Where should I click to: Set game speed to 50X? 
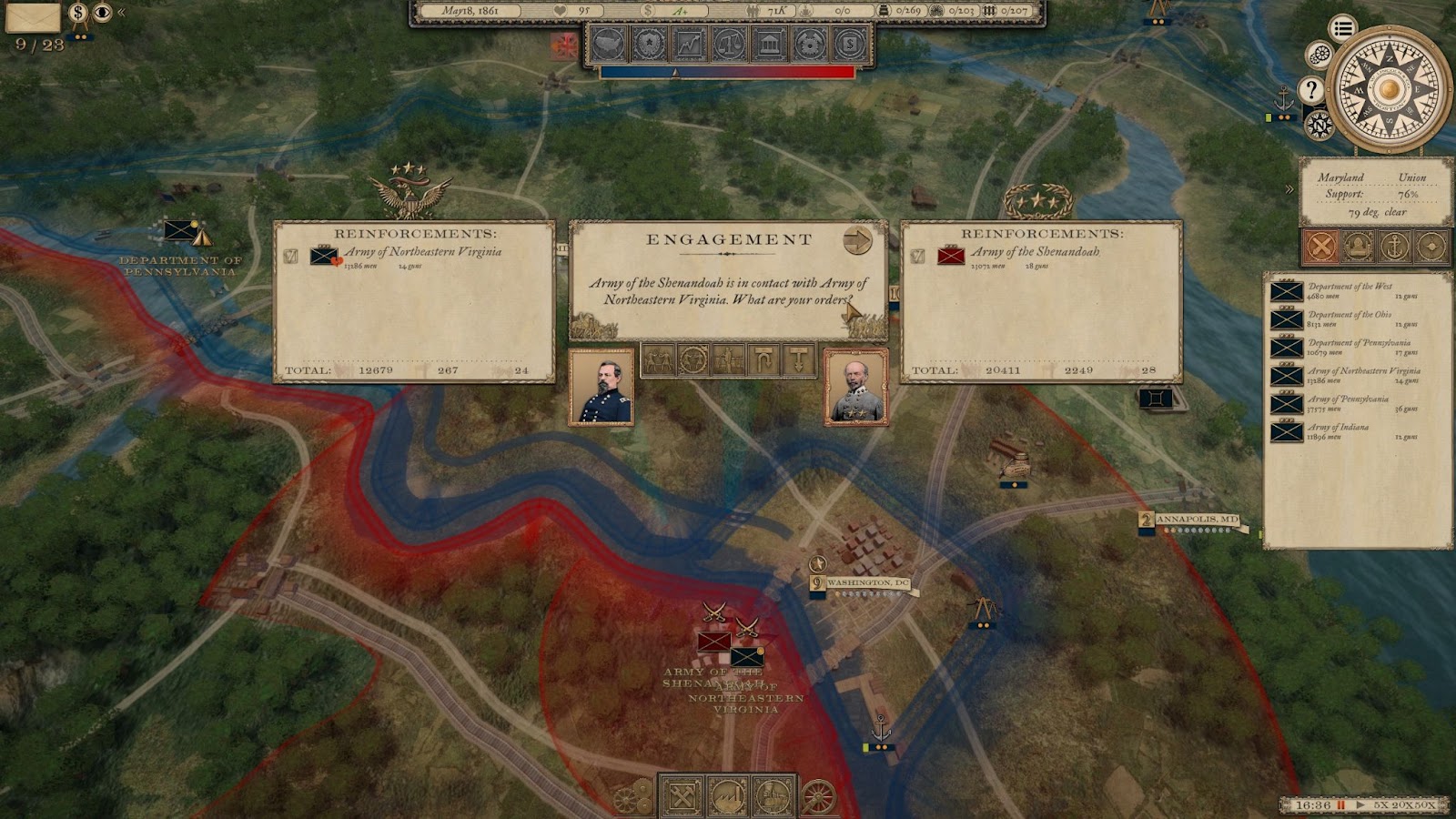1425,805
